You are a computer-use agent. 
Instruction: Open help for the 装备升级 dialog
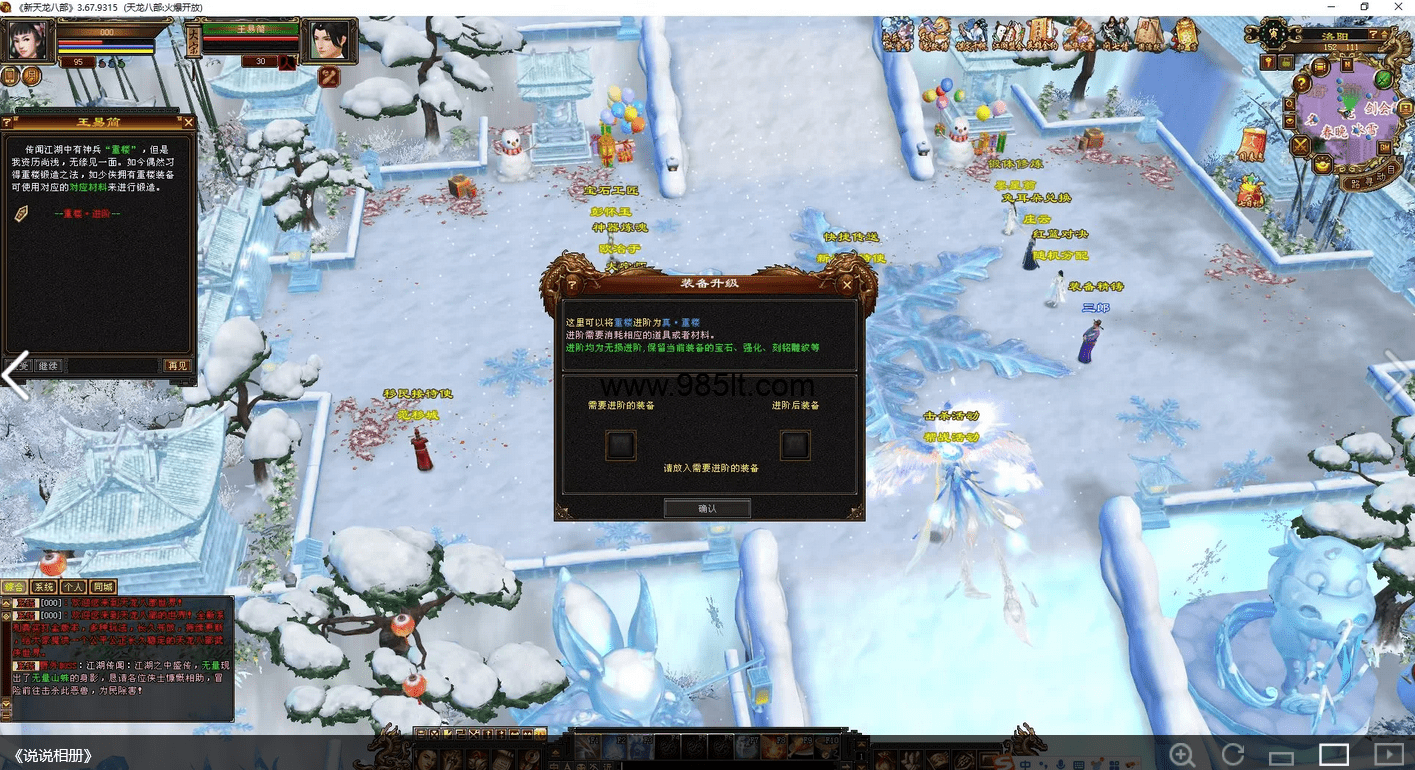click(573, 284)
